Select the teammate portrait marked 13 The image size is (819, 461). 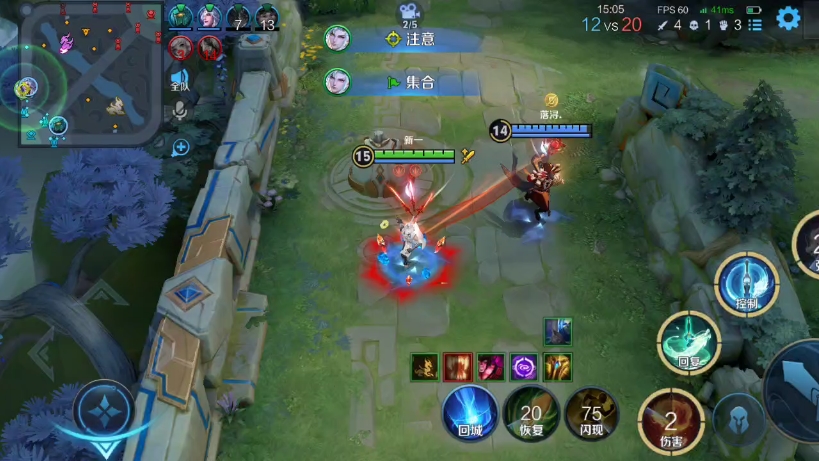click(267, 17)
